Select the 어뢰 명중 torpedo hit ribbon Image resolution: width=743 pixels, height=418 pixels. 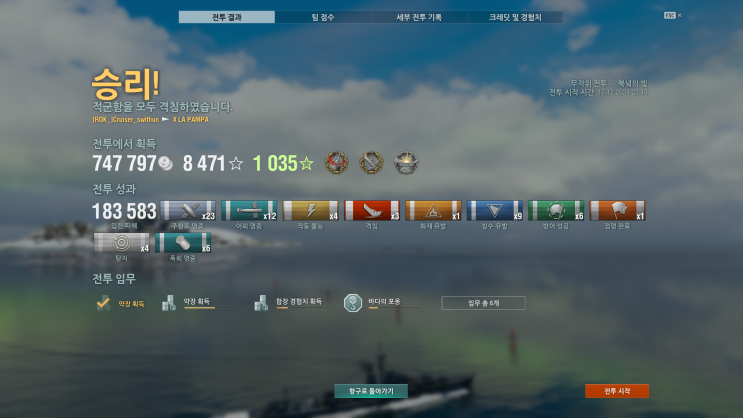tap(248, 210)
